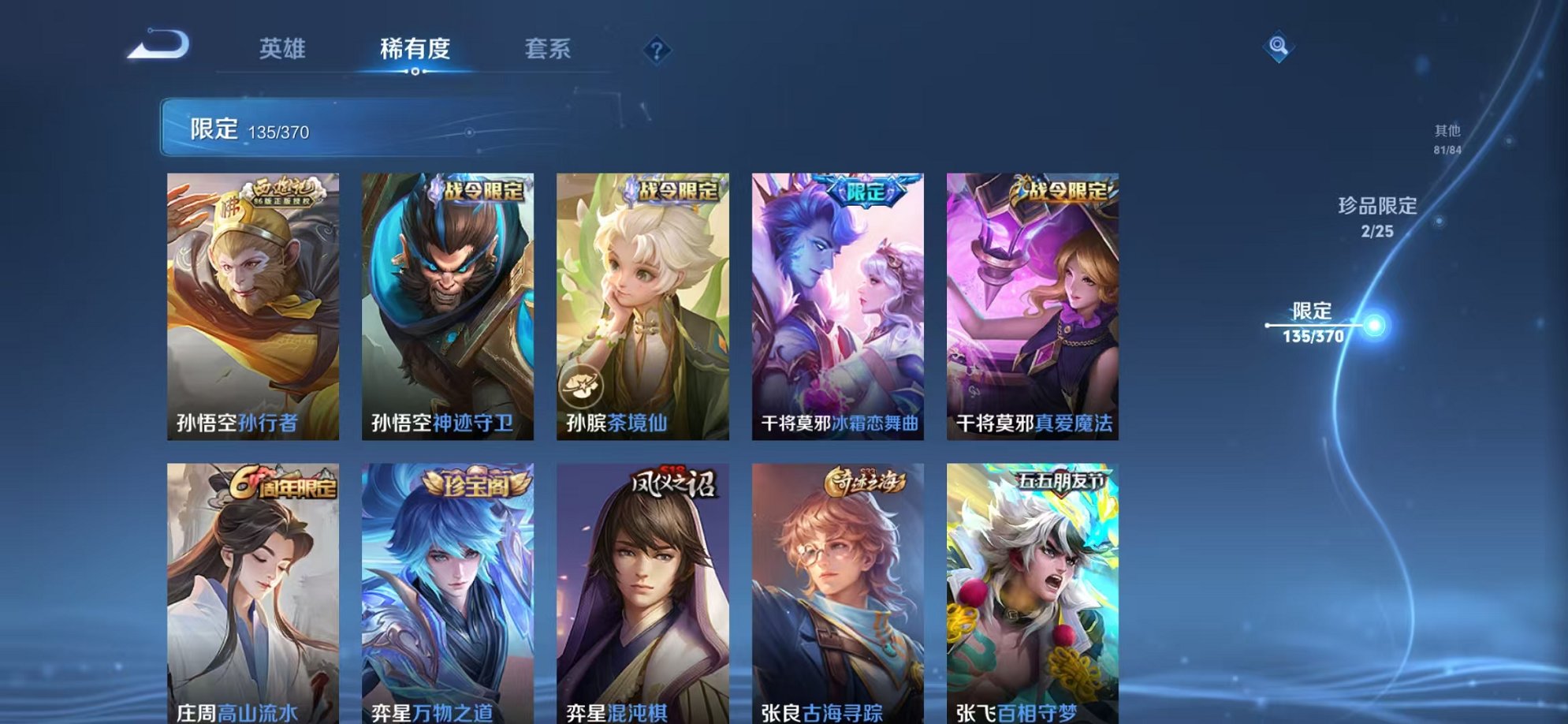Select the 稀有度 tab

tap(416, 49)
